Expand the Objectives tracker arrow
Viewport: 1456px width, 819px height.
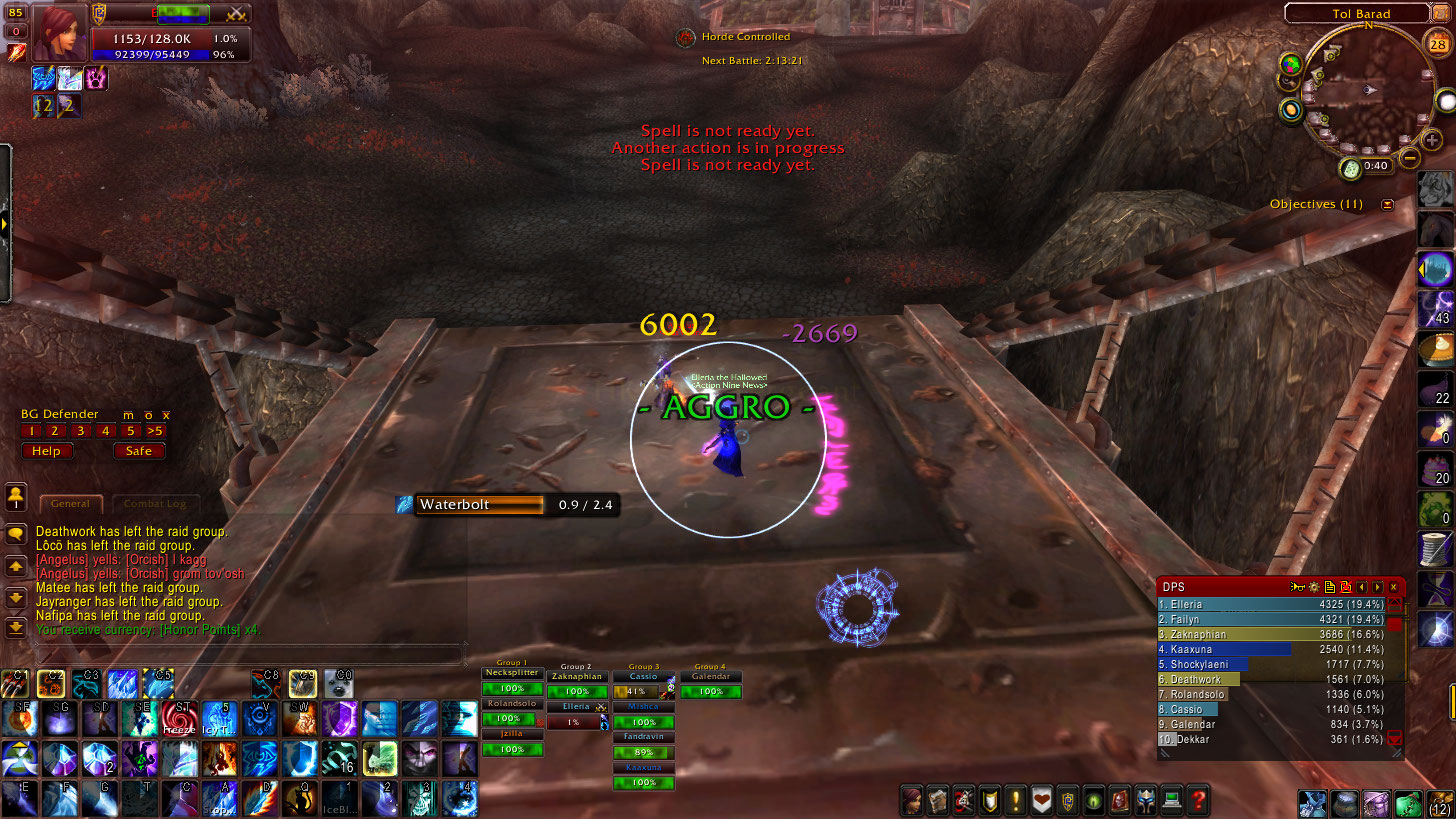coord(1387,204)
